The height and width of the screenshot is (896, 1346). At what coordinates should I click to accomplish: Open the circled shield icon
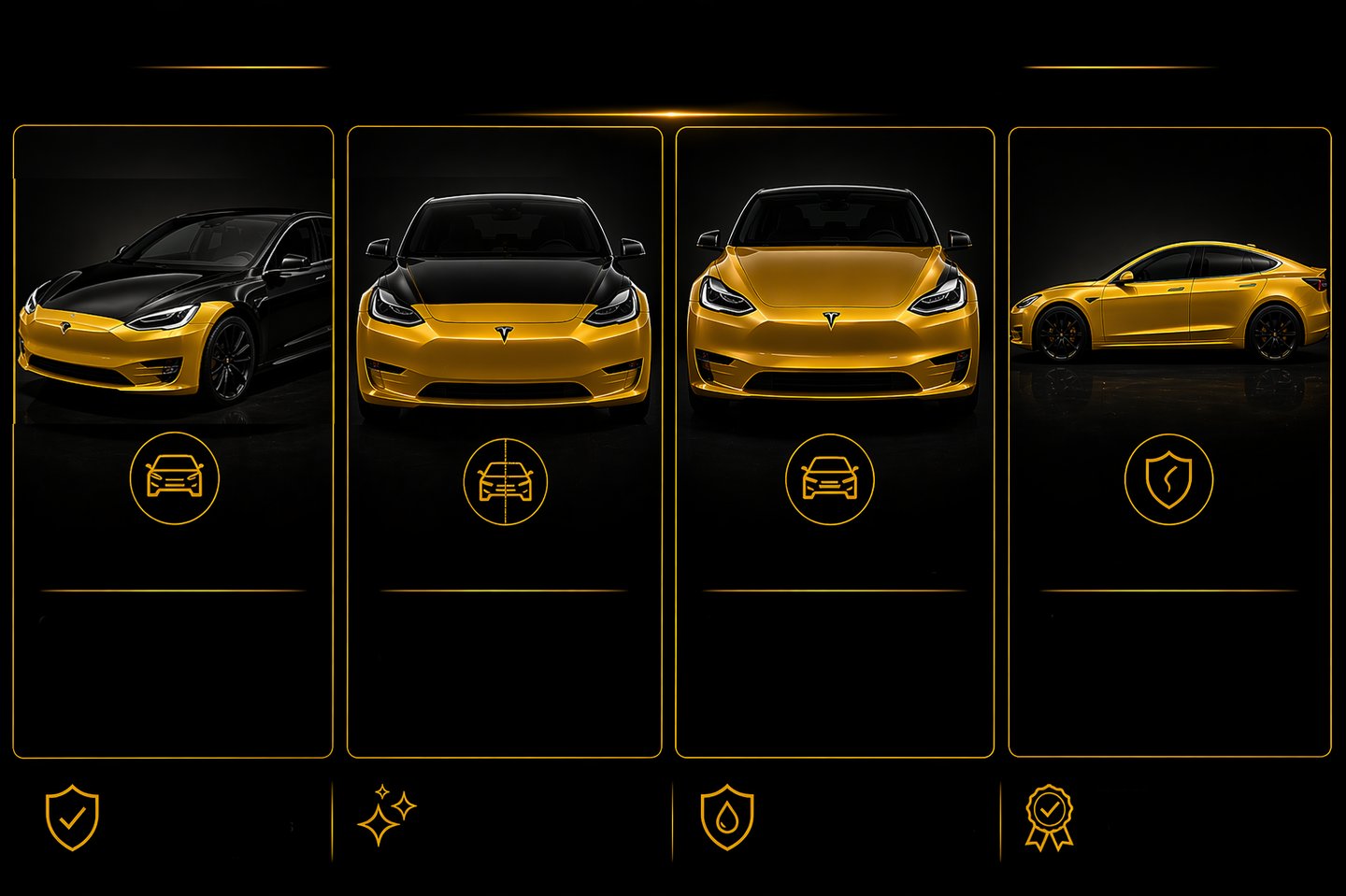(1168, 479)
